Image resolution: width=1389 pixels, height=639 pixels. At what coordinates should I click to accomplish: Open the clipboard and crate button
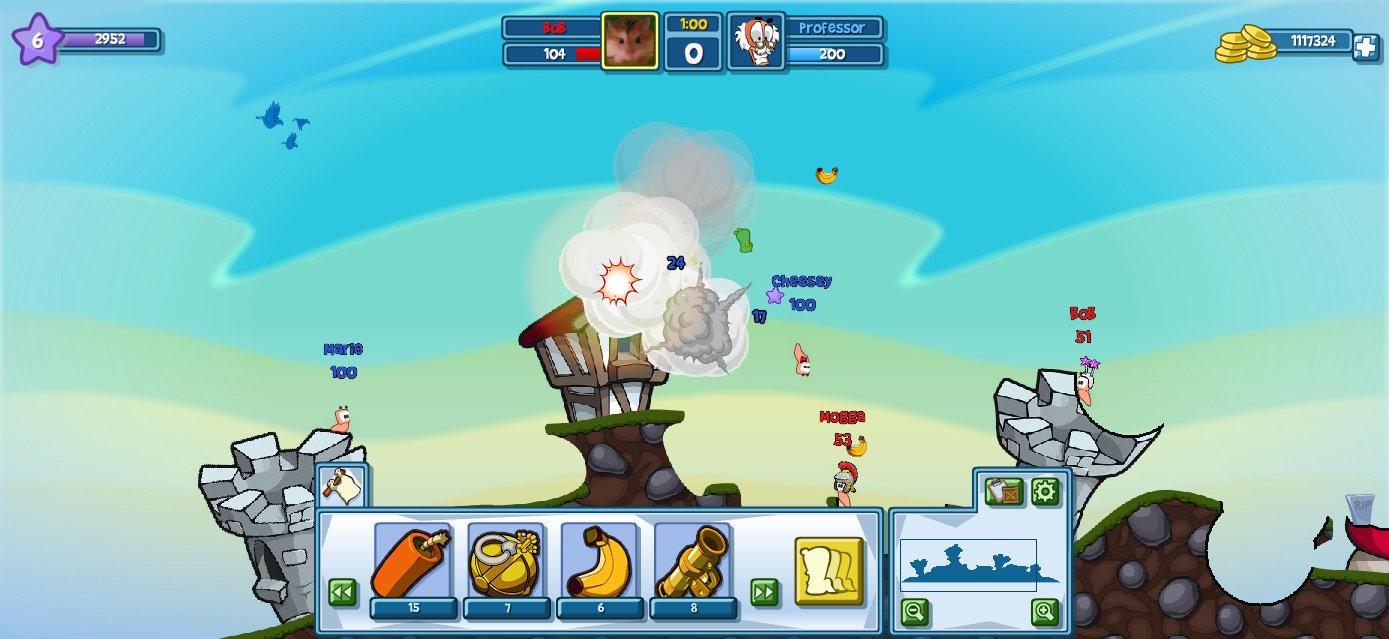[1004, 491]
